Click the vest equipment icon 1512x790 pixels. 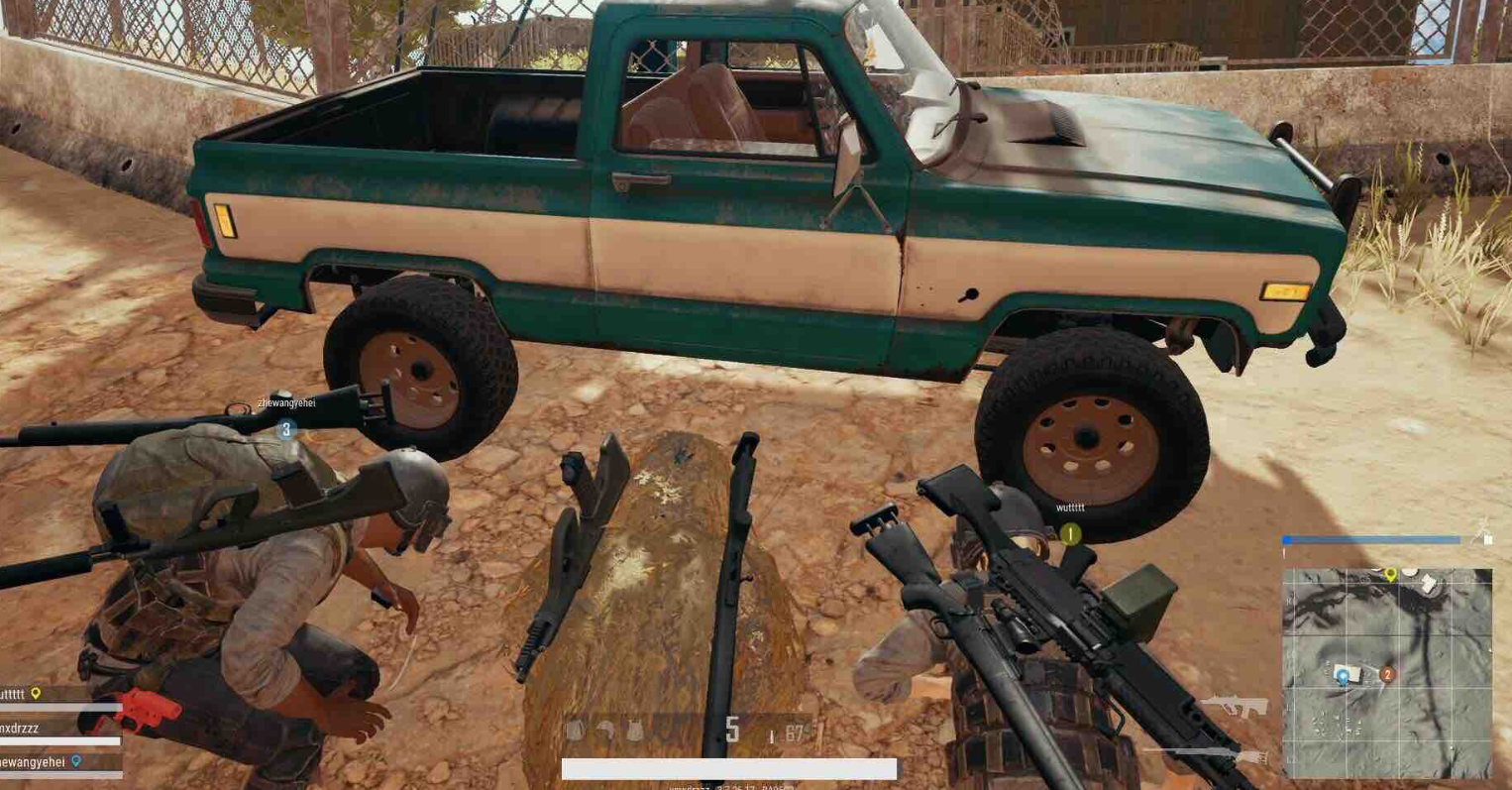pyautogui.click(x=635, y=732)
